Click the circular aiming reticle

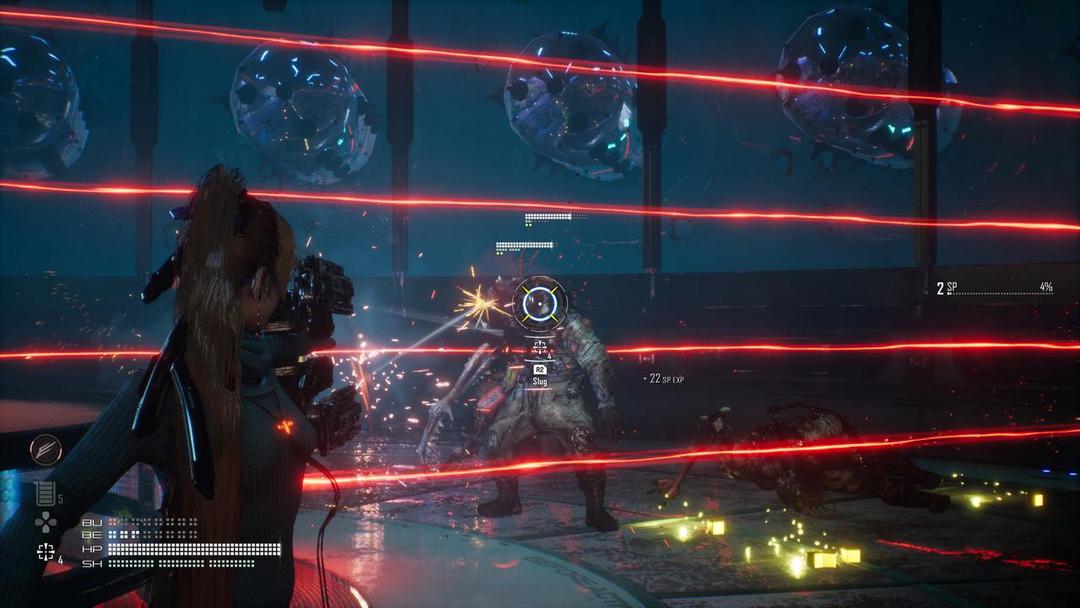pos(540,302)
